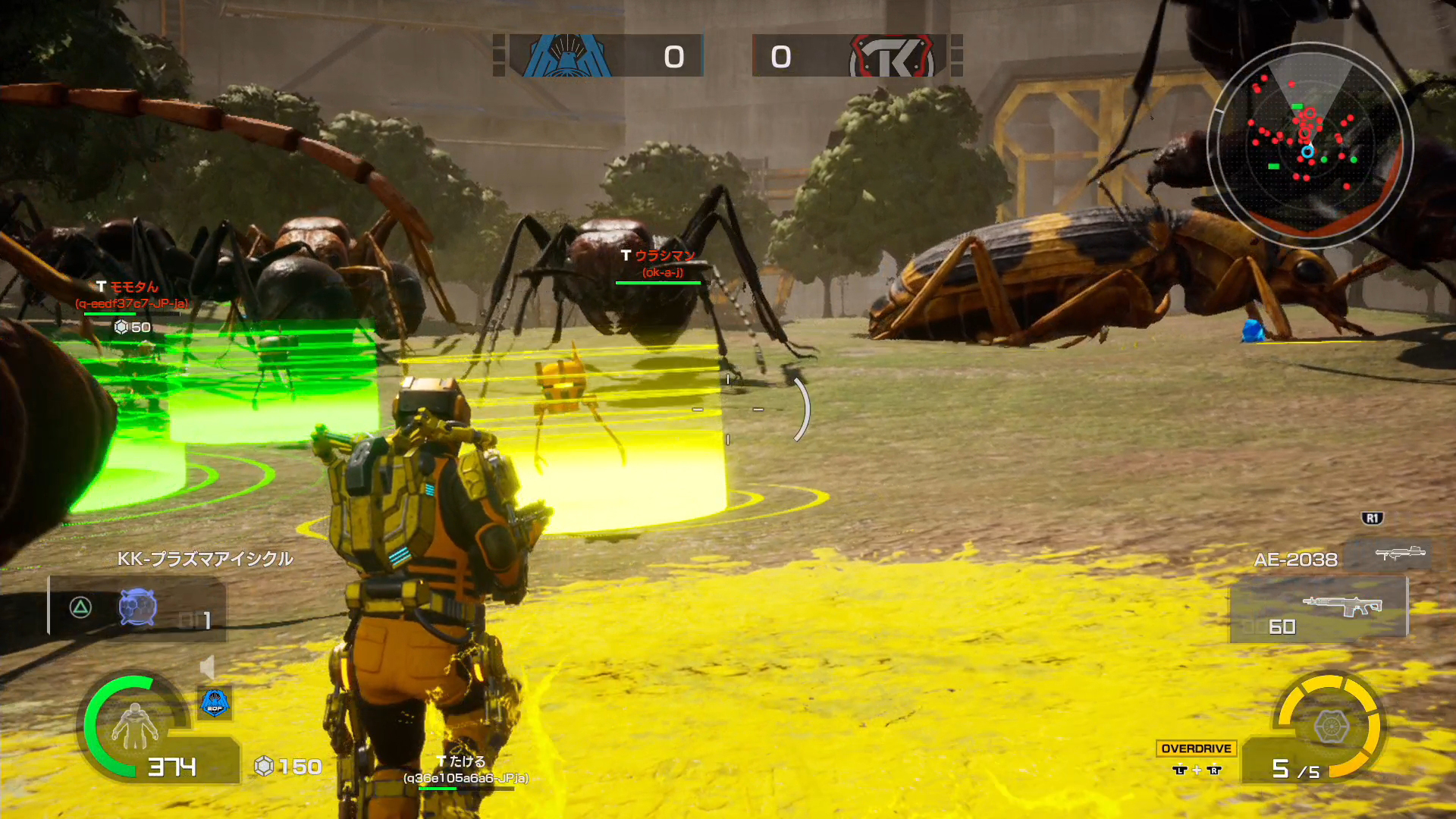Select the AE-2038 assault rifle weapon slot

(x=1319, y=609)
